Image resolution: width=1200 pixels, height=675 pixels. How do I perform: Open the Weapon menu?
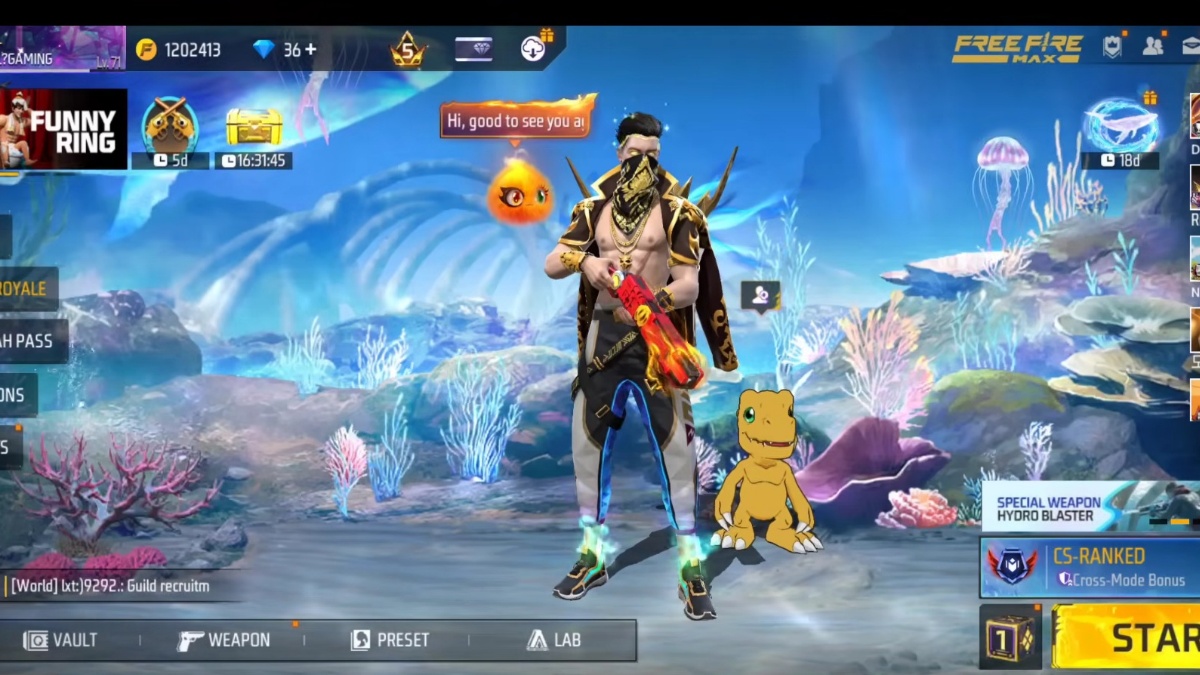(224, 640)
